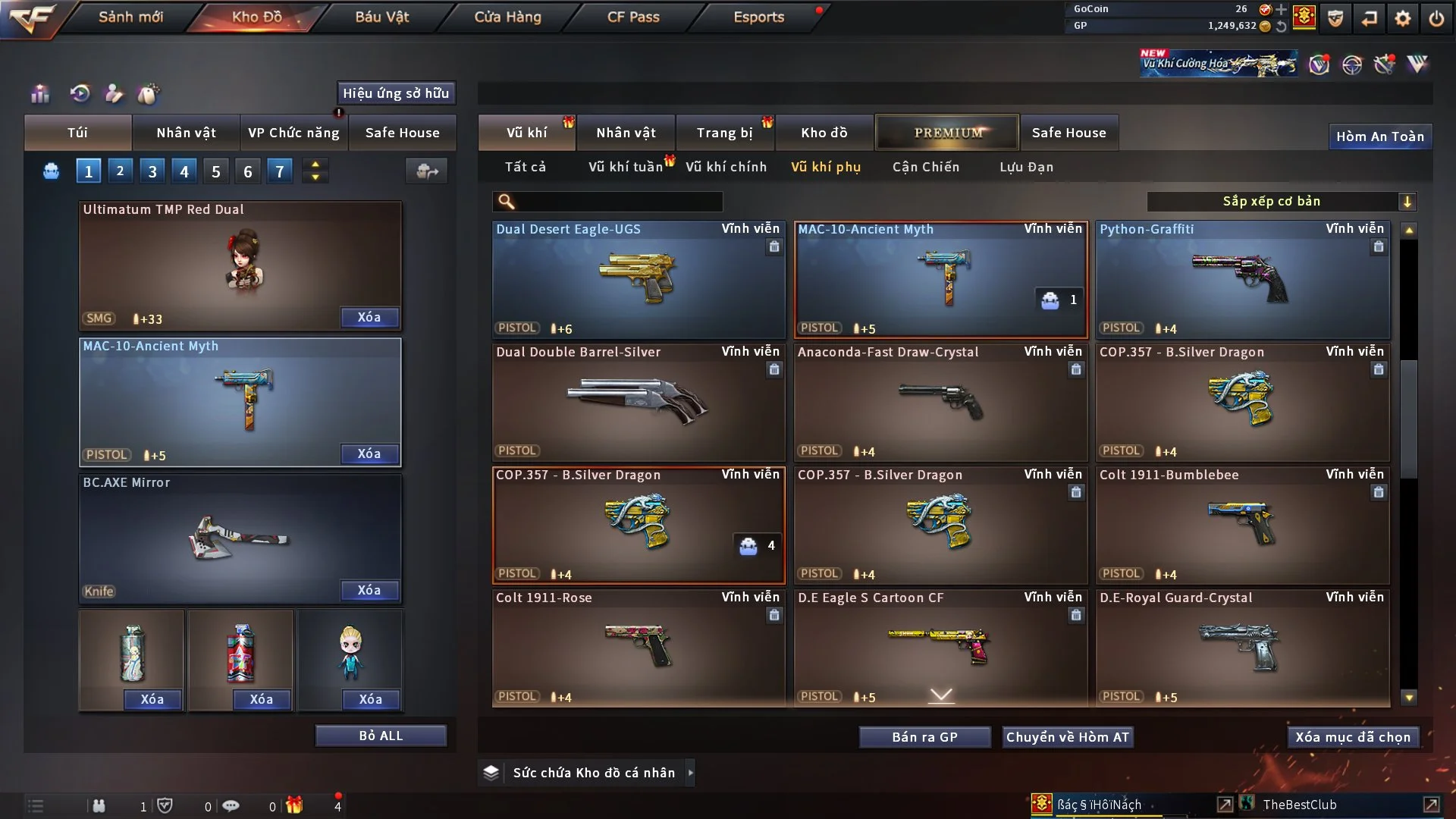1456x819 pixels.
Task: Open the friends icon in the bottom bar
Action: click(x=99, y=806)
